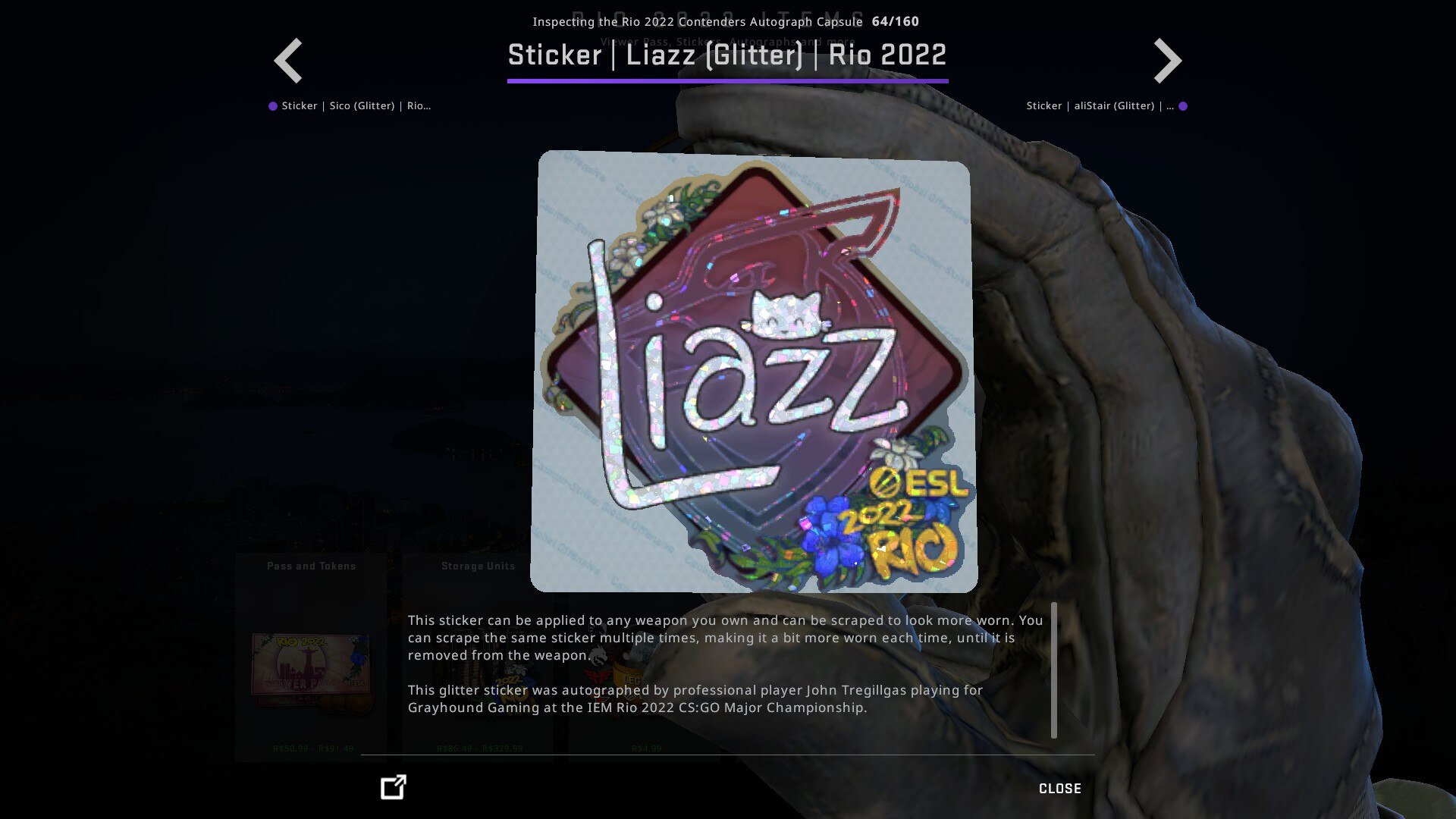Navigate to previous sticker with left arrow
The image size is (1456, 819).
(288, 60)
